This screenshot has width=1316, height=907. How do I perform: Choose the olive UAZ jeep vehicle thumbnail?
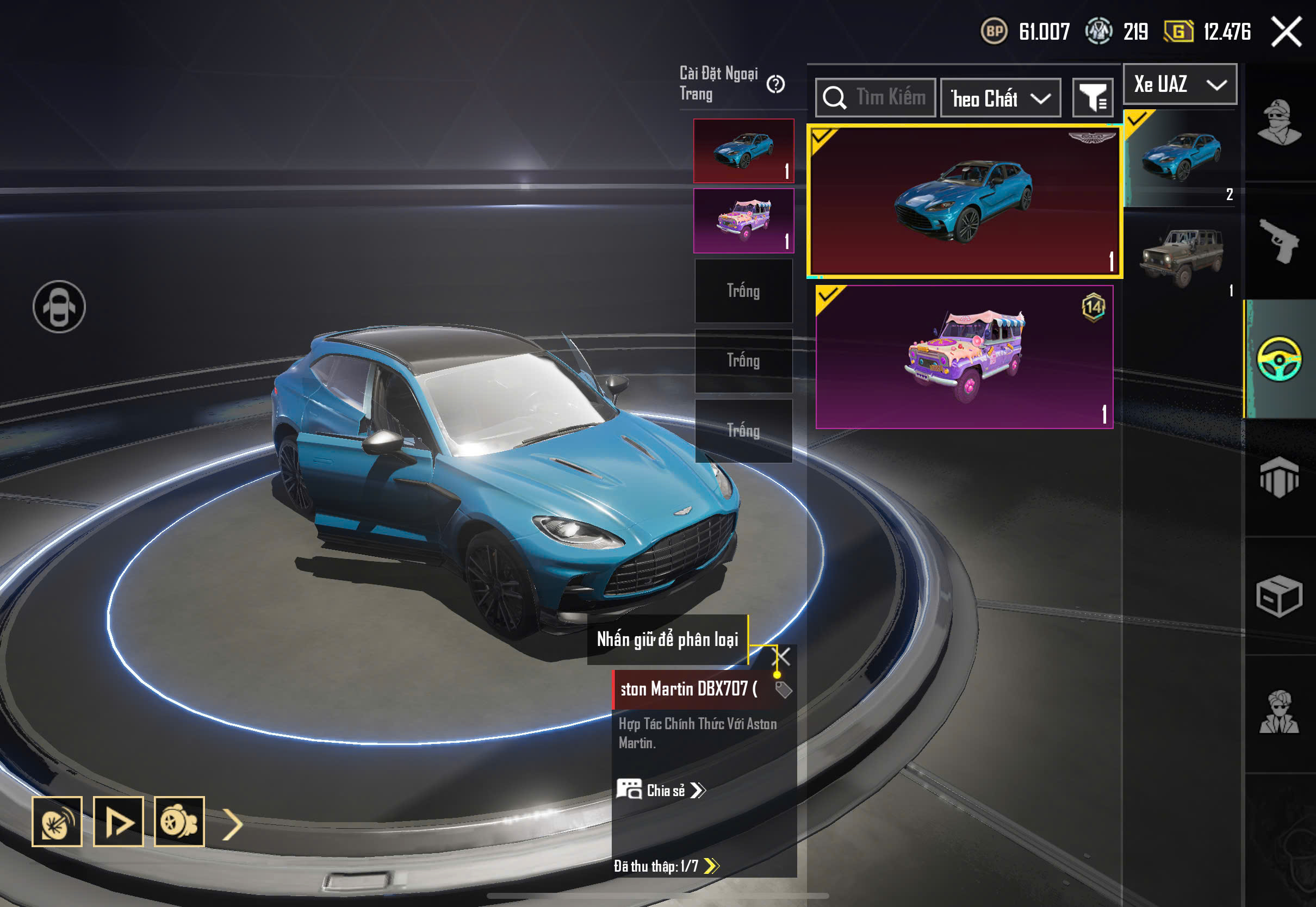click(x=1180, y=256)
